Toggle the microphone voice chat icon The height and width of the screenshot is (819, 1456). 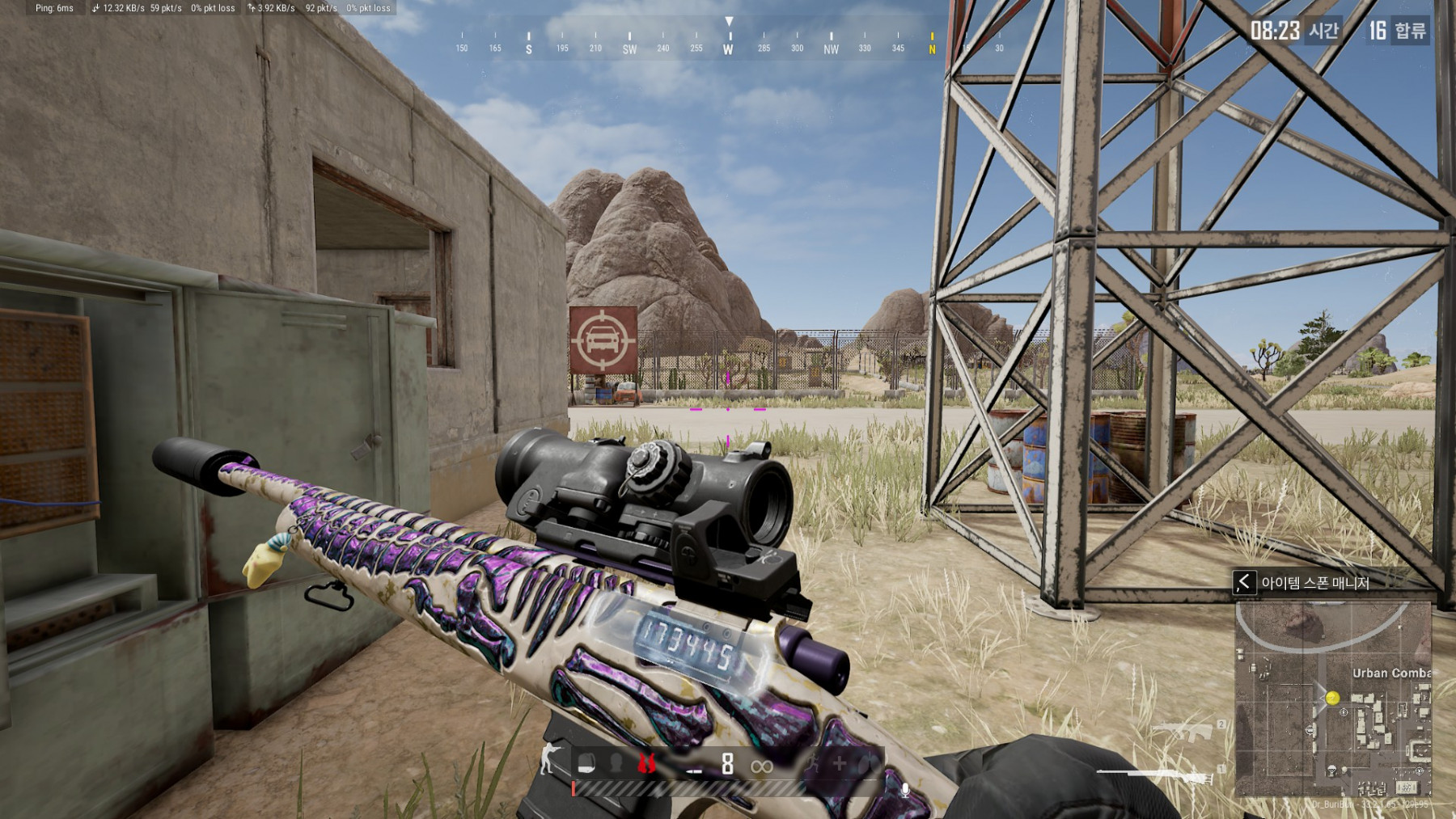click(905, 790)
